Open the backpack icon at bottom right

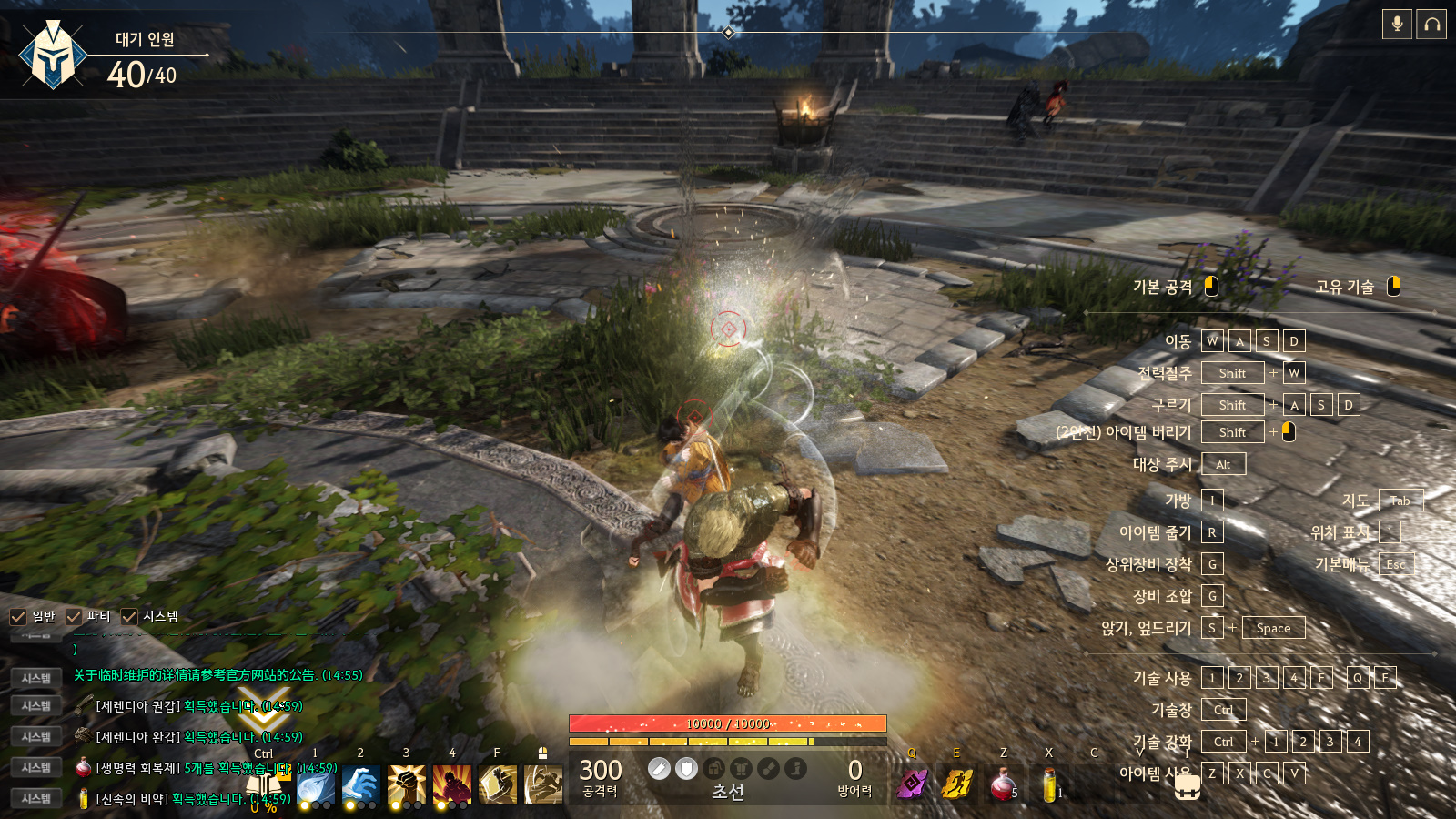tap(1187, 789)
